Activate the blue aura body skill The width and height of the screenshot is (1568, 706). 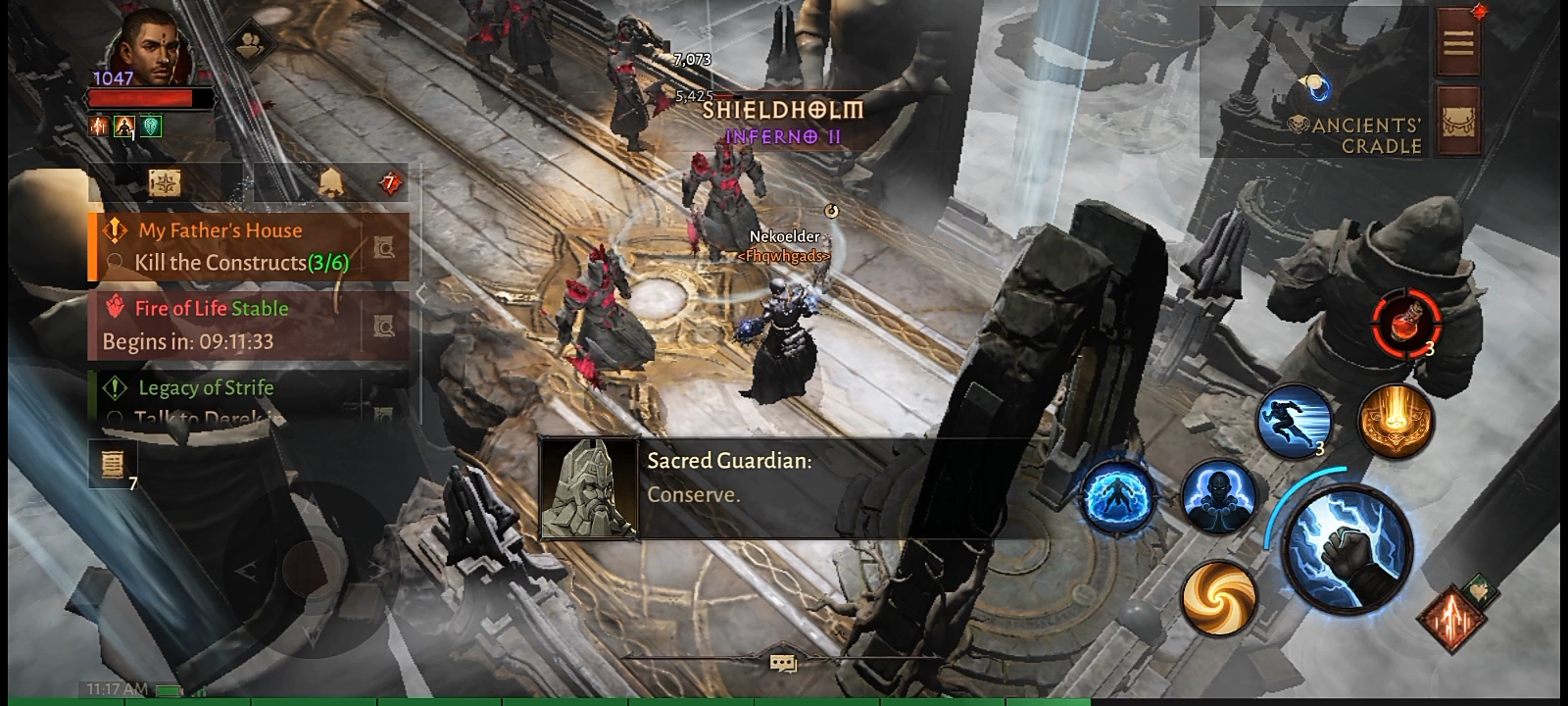click(x=1116, y=497)
